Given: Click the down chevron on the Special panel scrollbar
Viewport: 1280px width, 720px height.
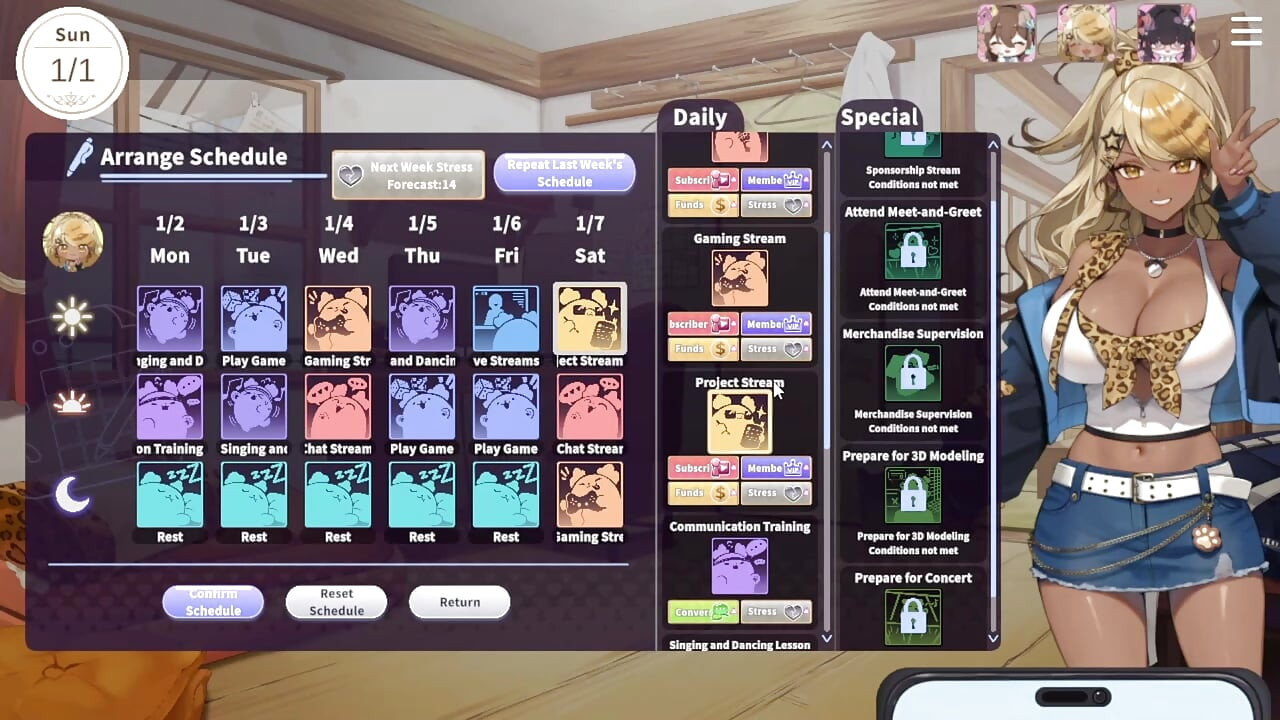Looking at the screenshot, I should (991, 636).
